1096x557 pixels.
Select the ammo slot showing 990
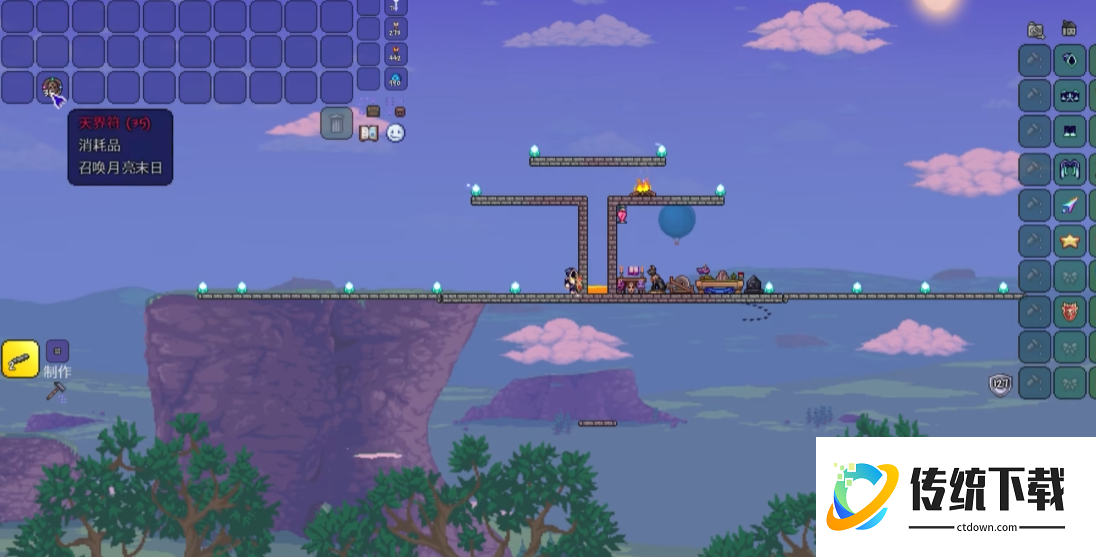(x=396, y=78)
